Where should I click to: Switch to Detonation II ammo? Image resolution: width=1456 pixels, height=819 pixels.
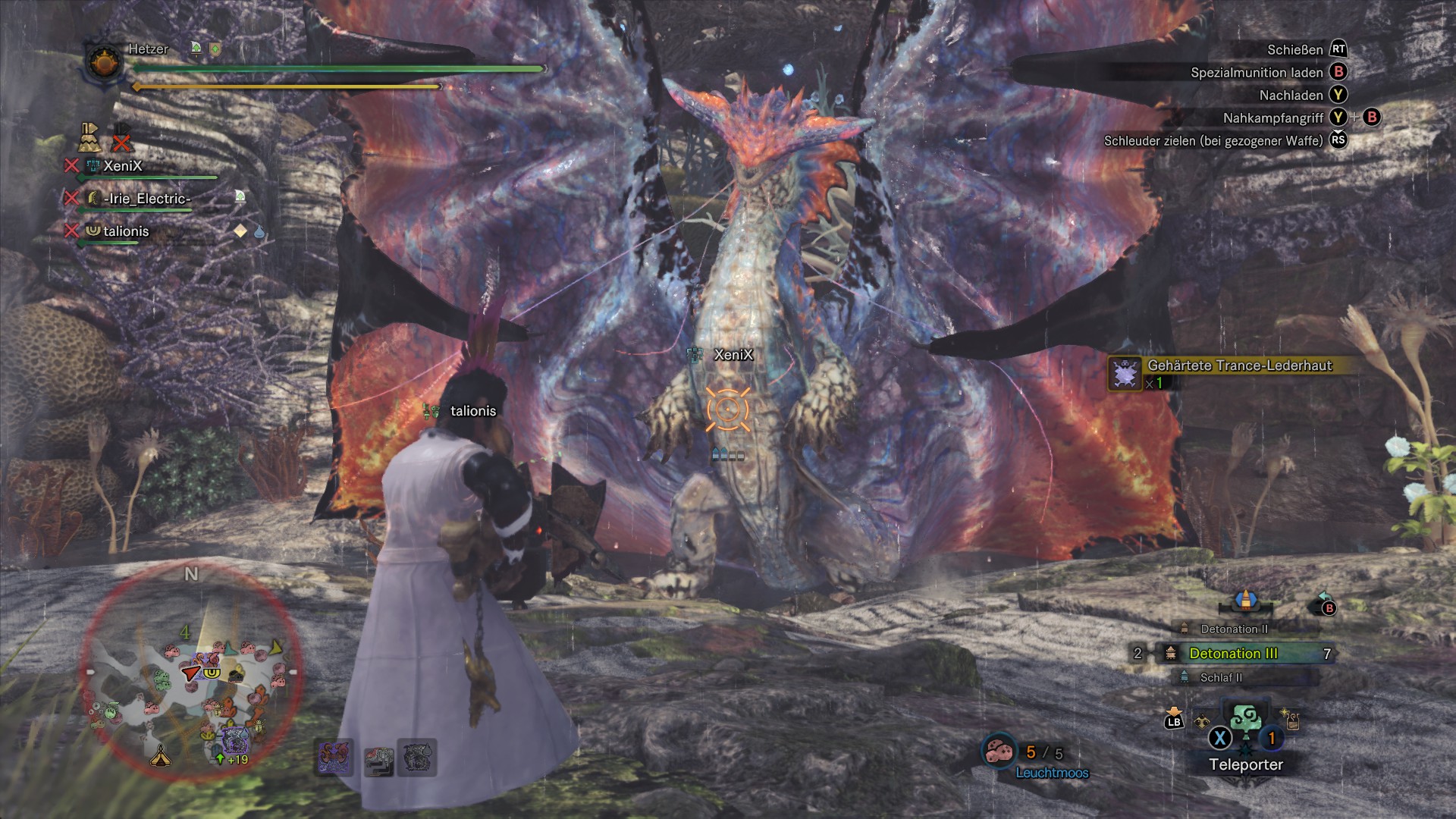point(1233,629)
